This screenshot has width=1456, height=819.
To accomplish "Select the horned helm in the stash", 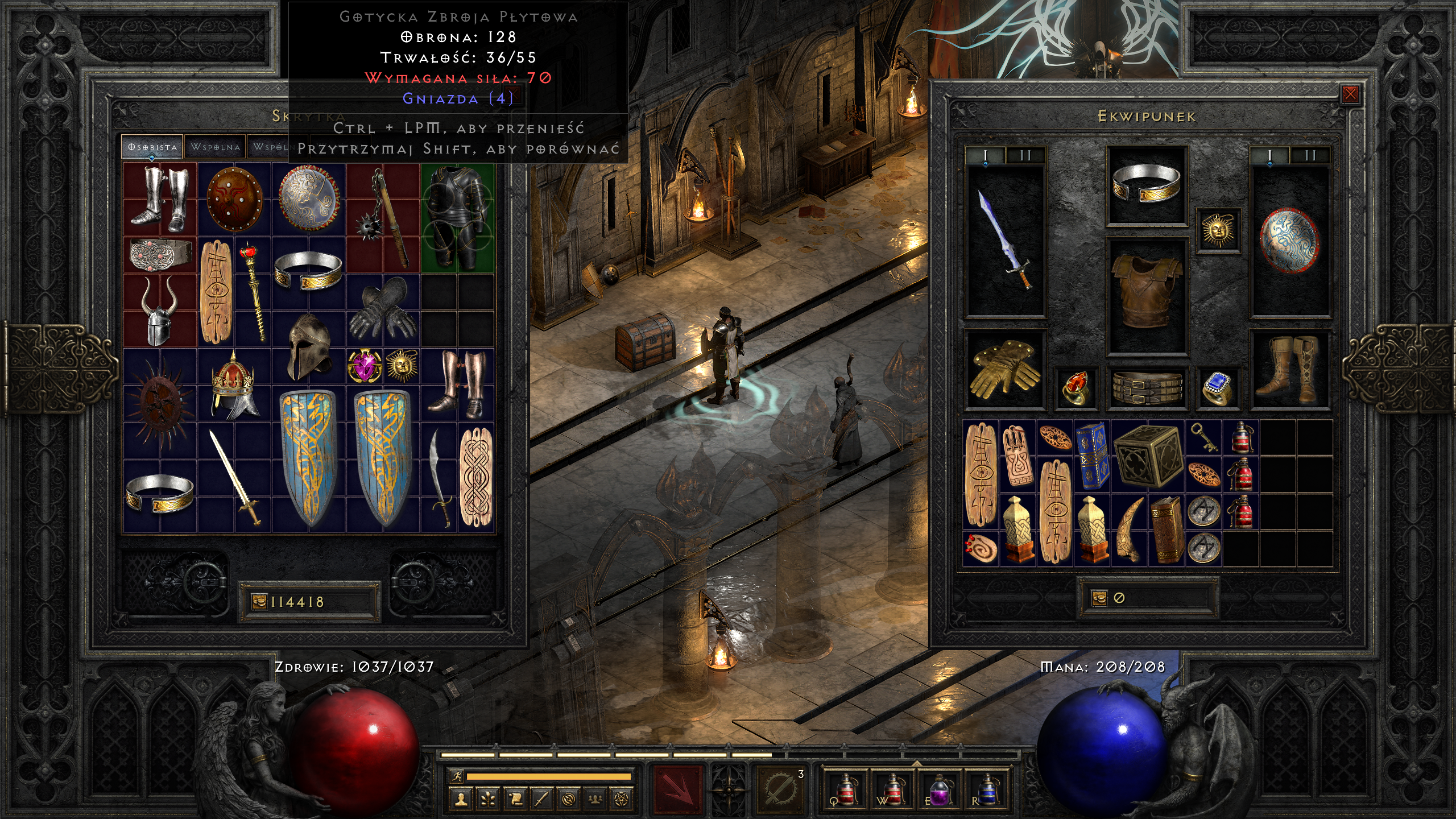I will [x=159, y=310].
